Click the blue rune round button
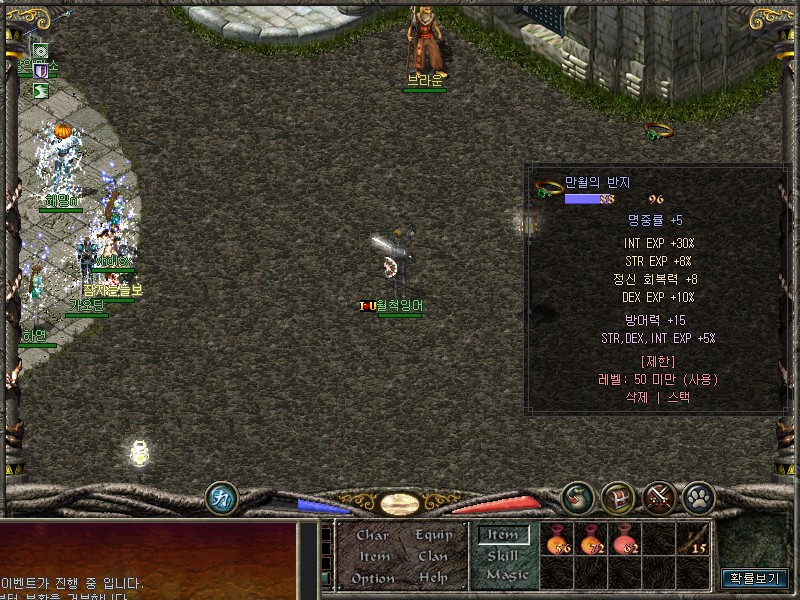Image resolution: width=800 pixels, height=600 pixels. pos(221,497)
